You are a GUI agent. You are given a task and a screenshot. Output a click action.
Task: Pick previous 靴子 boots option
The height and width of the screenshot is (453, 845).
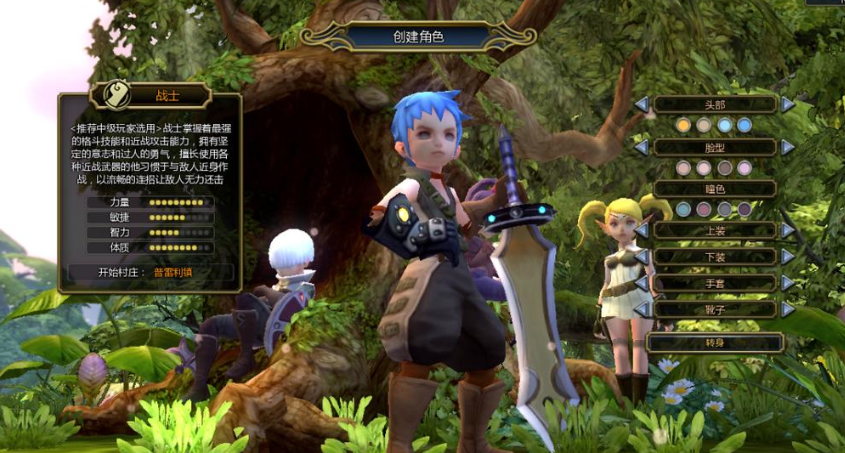point(641,310)
